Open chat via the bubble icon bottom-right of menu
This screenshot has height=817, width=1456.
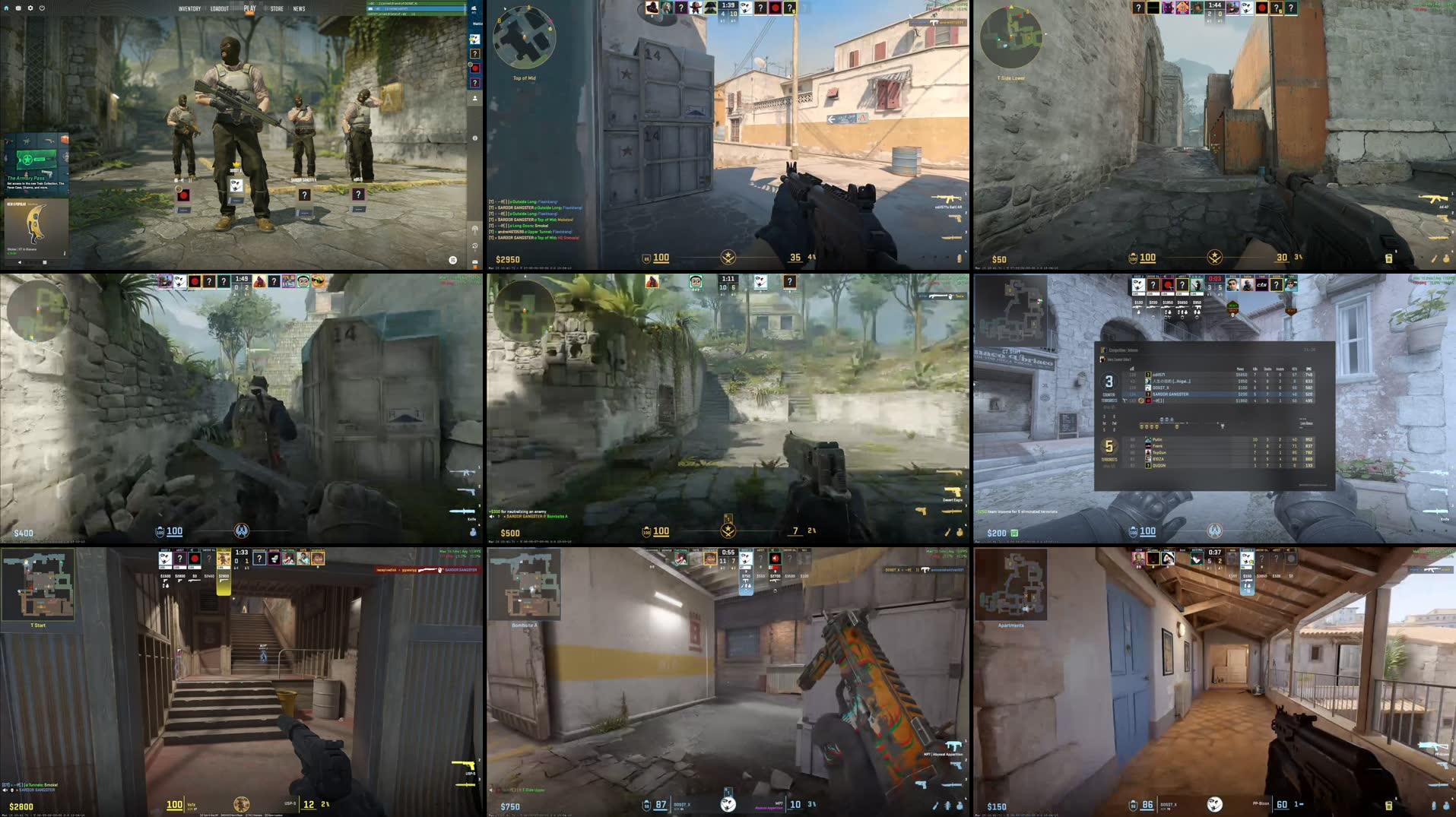point(452,259)
